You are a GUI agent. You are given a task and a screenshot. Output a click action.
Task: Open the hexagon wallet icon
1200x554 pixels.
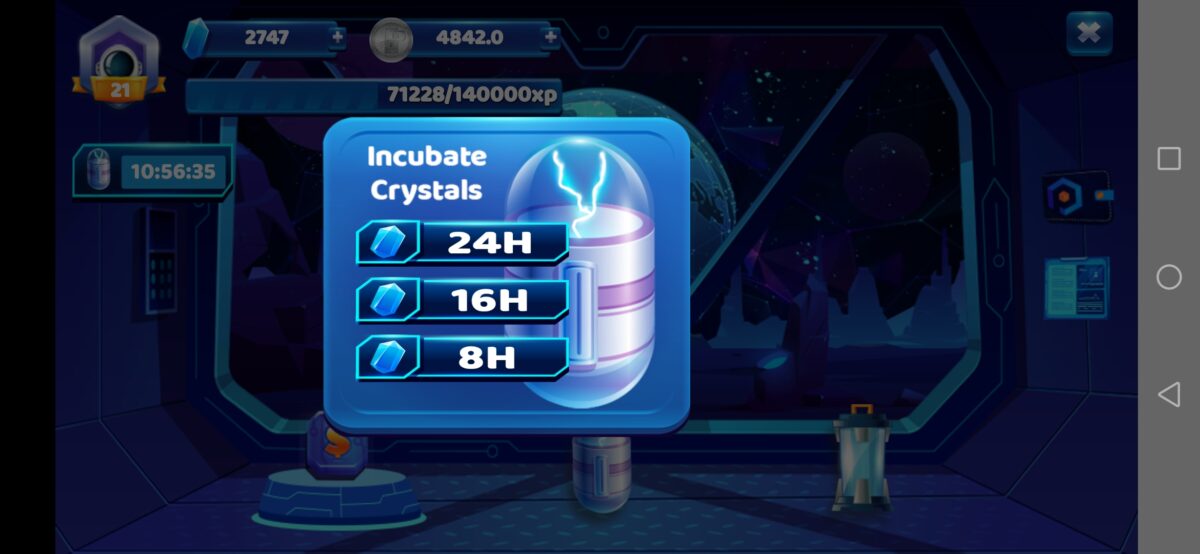(x=1074, y=196)
